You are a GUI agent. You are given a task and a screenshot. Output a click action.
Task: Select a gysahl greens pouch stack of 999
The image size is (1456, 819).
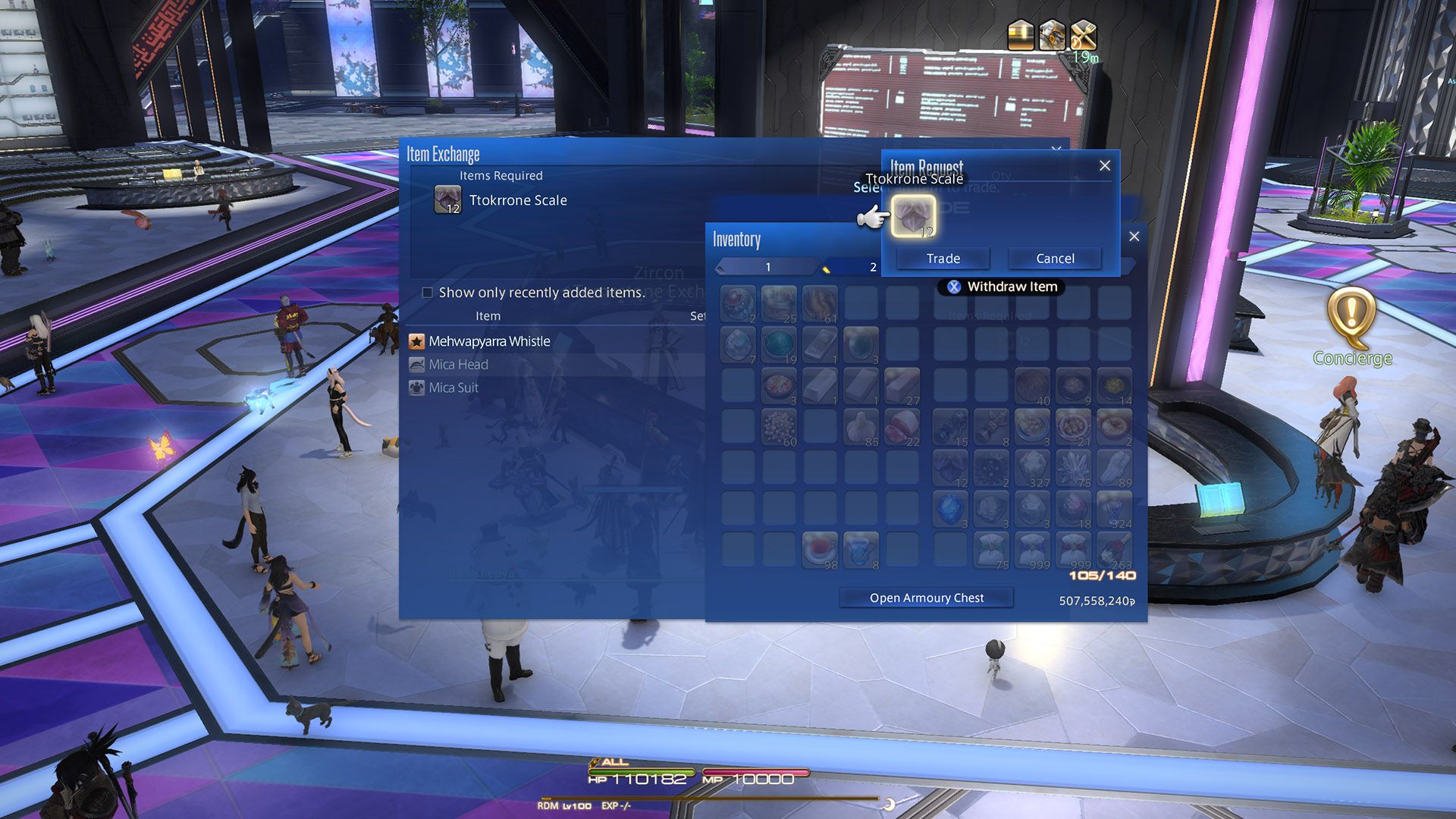[1034, 548]
